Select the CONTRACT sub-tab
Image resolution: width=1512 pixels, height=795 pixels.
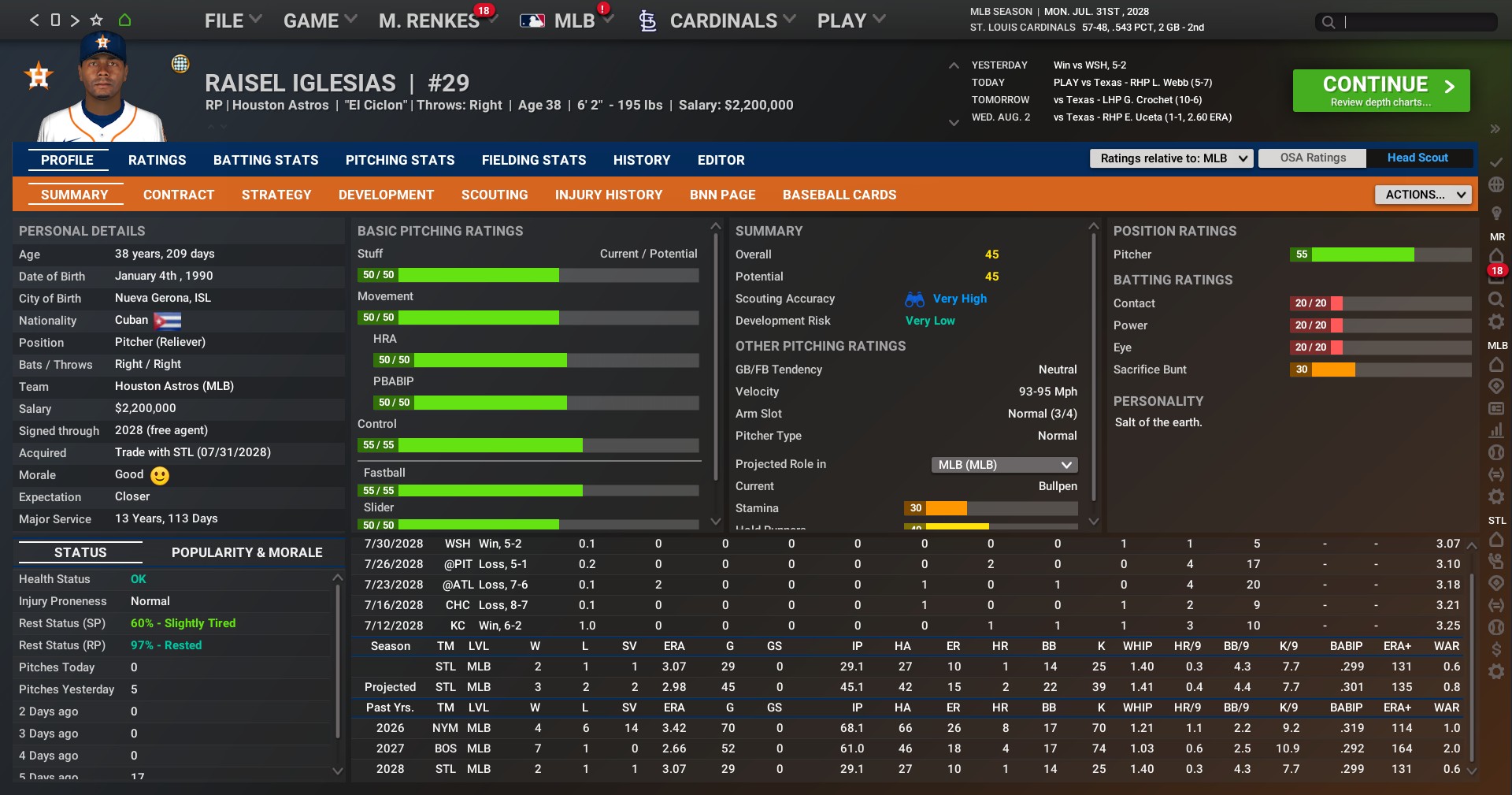click(x=179, y=195)
